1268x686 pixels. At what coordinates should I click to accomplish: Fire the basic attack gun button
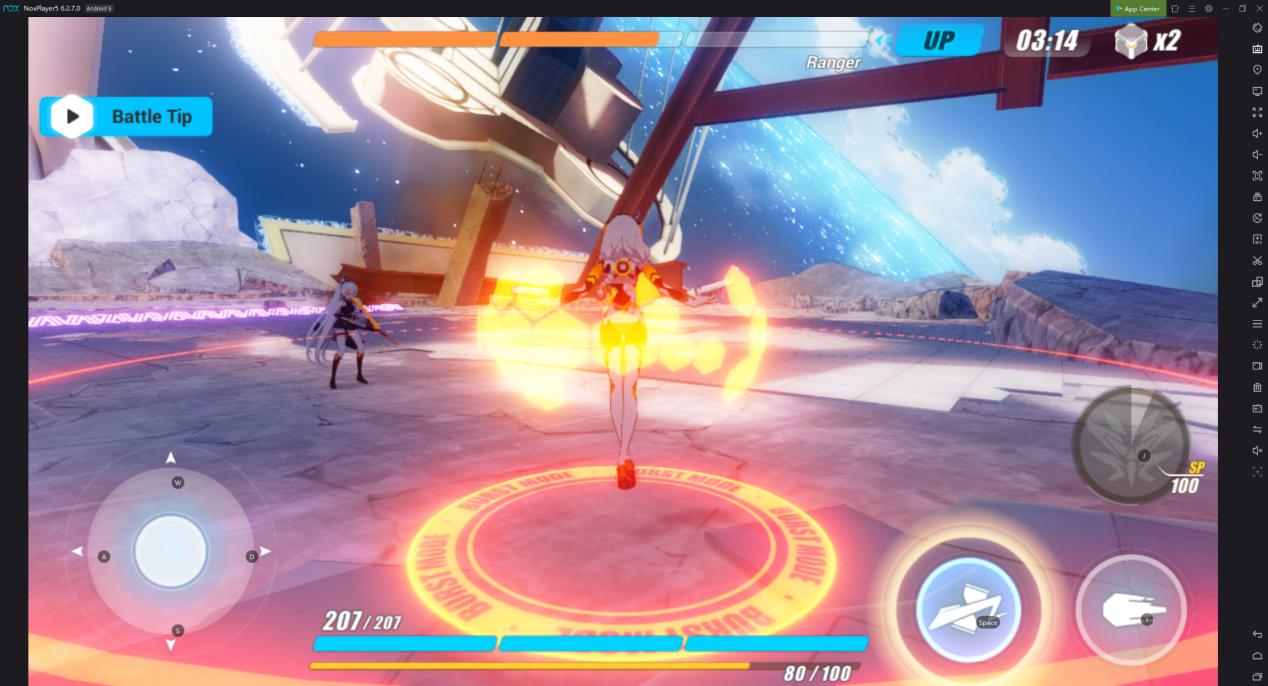coord(1131,609)
